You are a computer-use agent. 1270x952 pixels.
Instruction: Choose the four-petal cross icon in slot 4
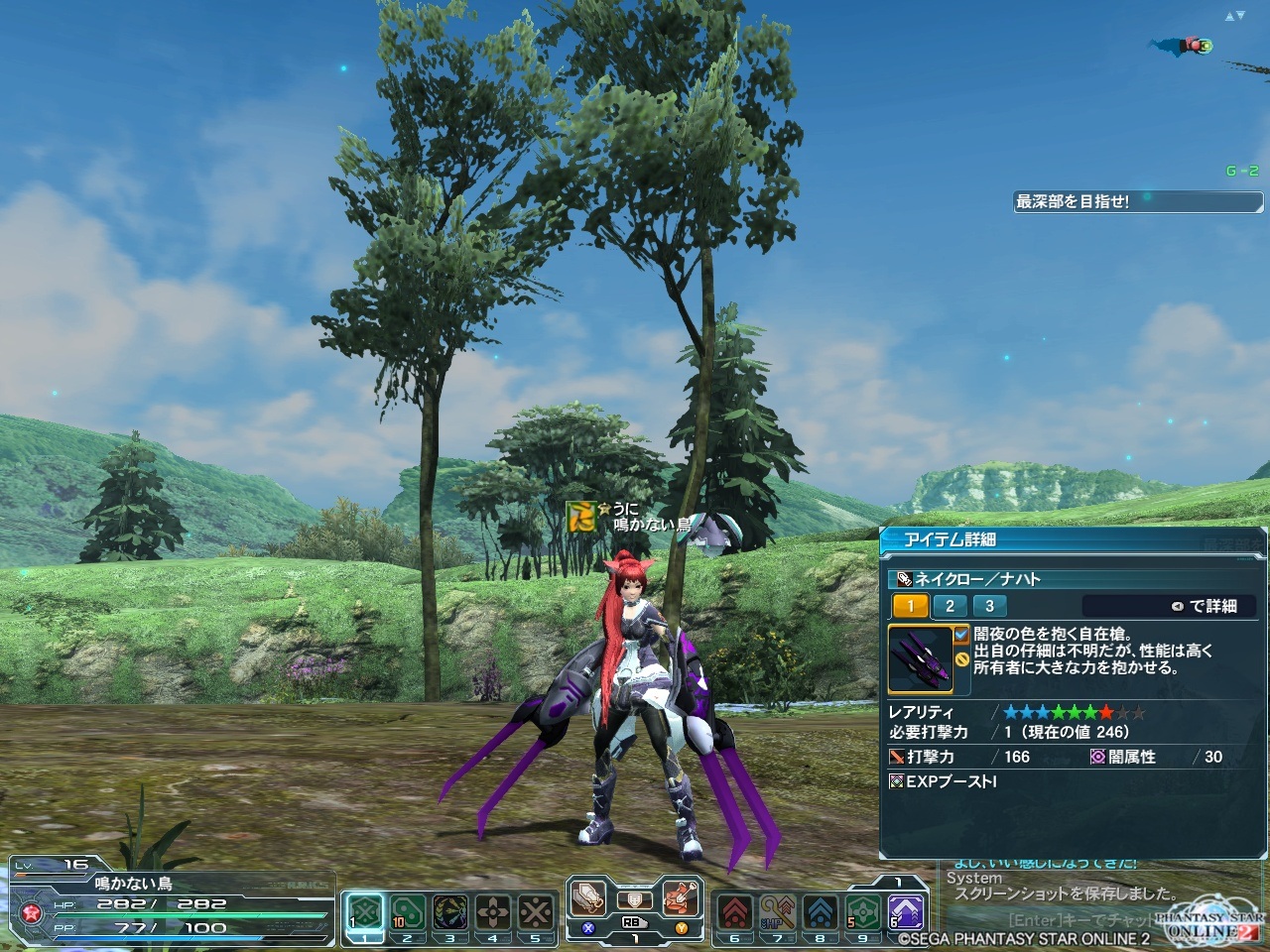pyautogui.click(x=493, y=912)
